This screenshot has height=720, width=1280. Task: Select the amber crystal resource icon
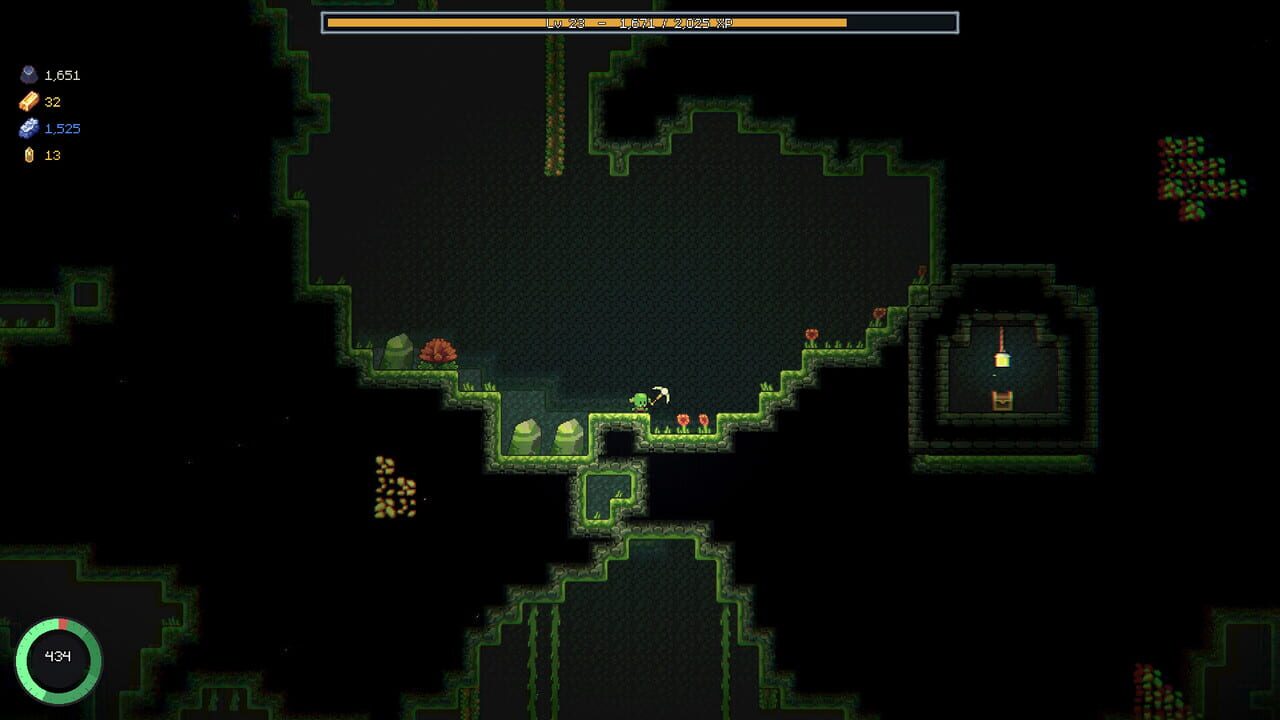pos(29,155)
